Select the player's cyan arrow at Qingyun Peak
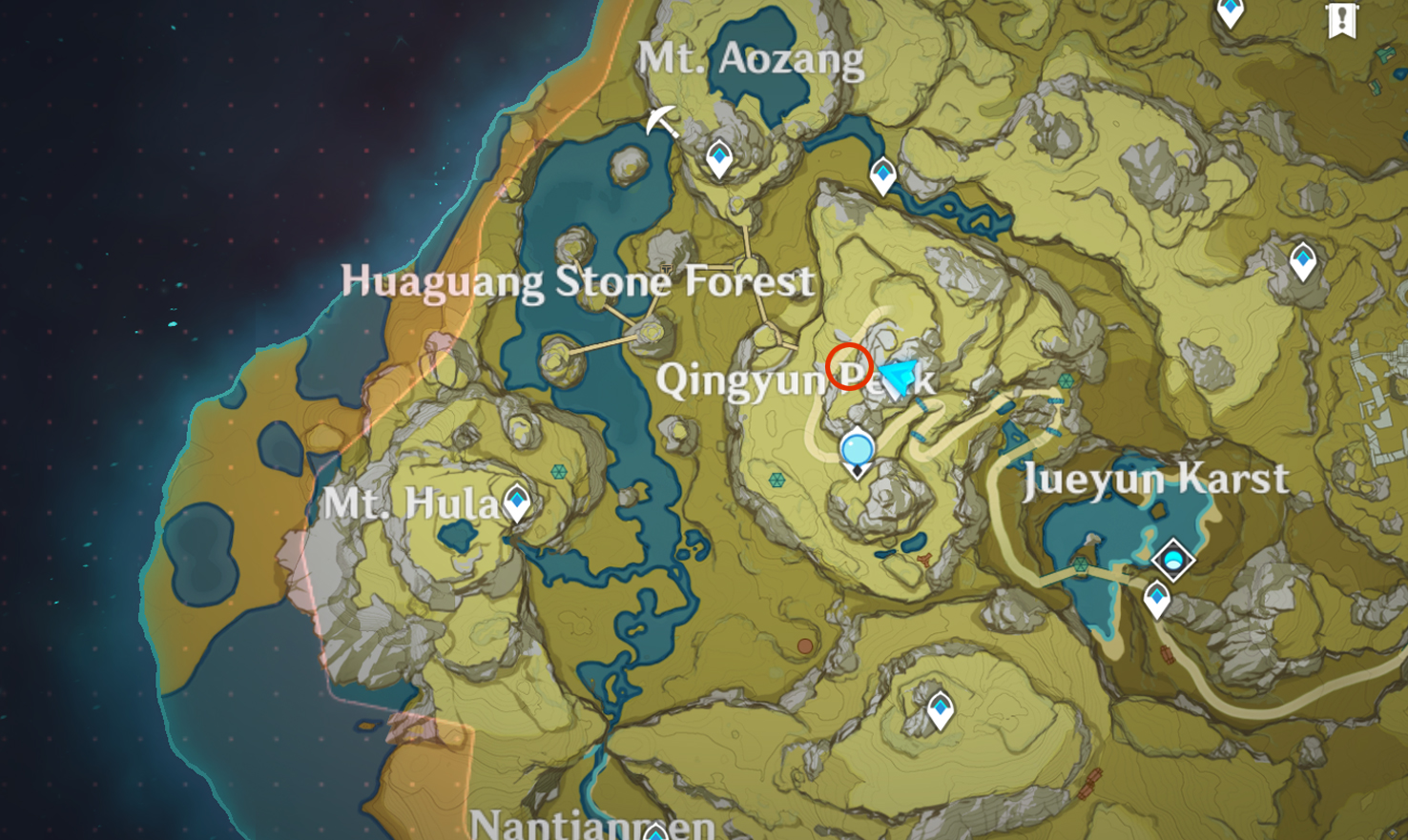Screen dimensions: 1408x840 tap(897, 376)
